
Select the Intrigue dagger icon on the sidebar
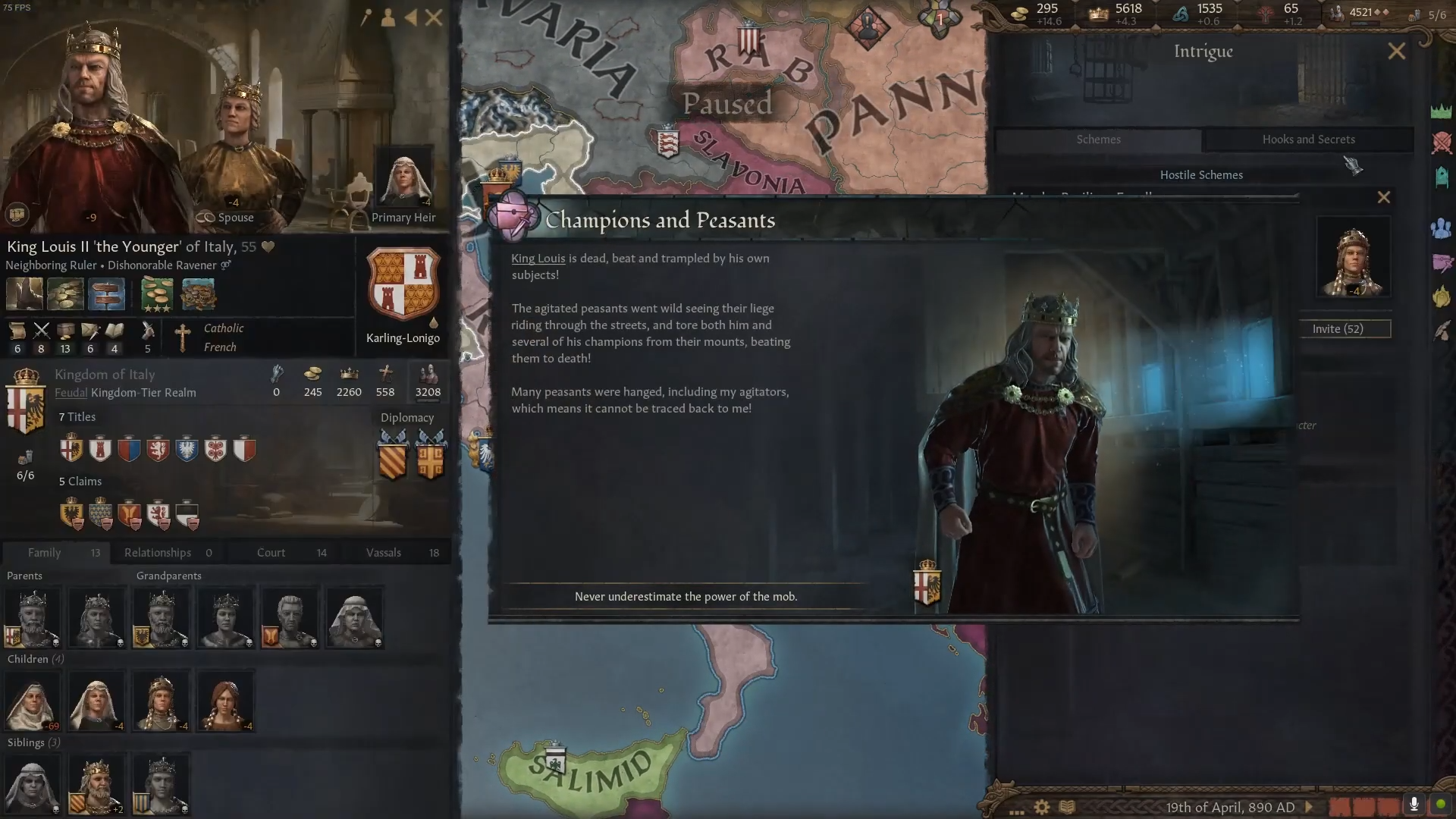(1443, 264)
